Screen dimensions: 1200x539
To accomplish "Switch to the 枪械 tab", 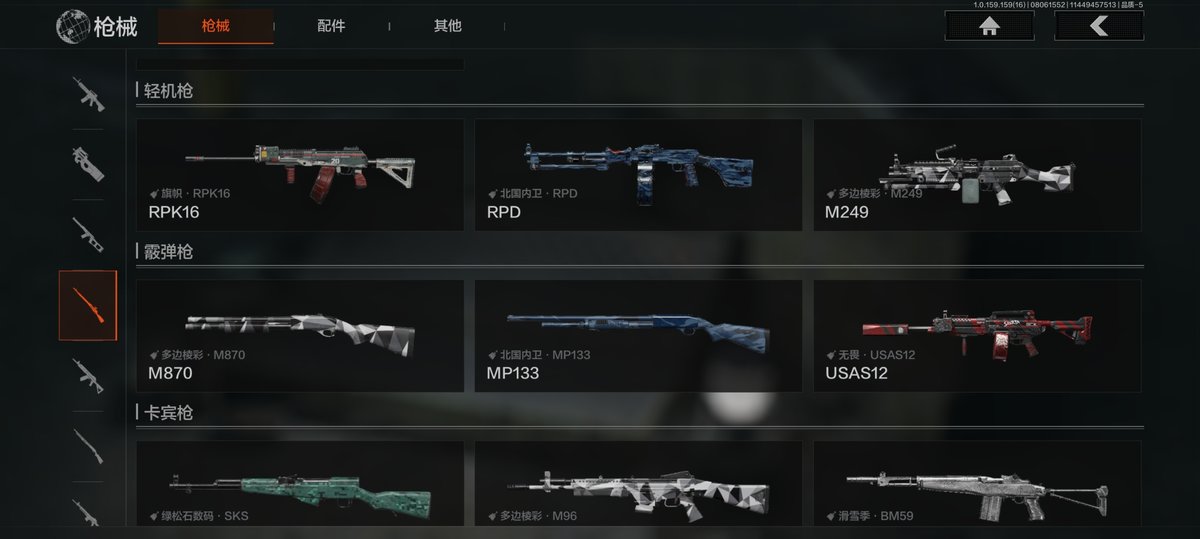I will coord(215,26).
